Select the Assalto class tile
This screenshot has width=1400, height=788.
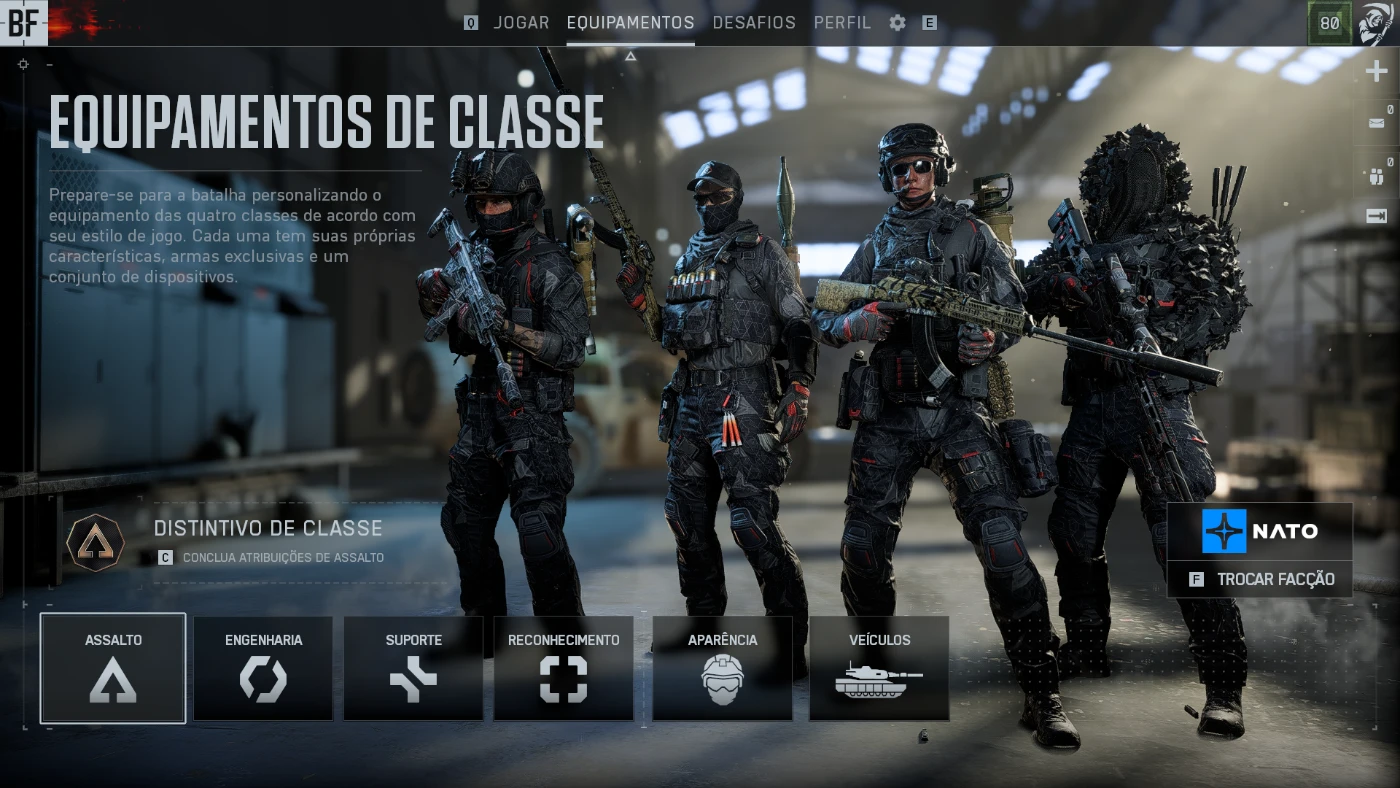(113, 668)
